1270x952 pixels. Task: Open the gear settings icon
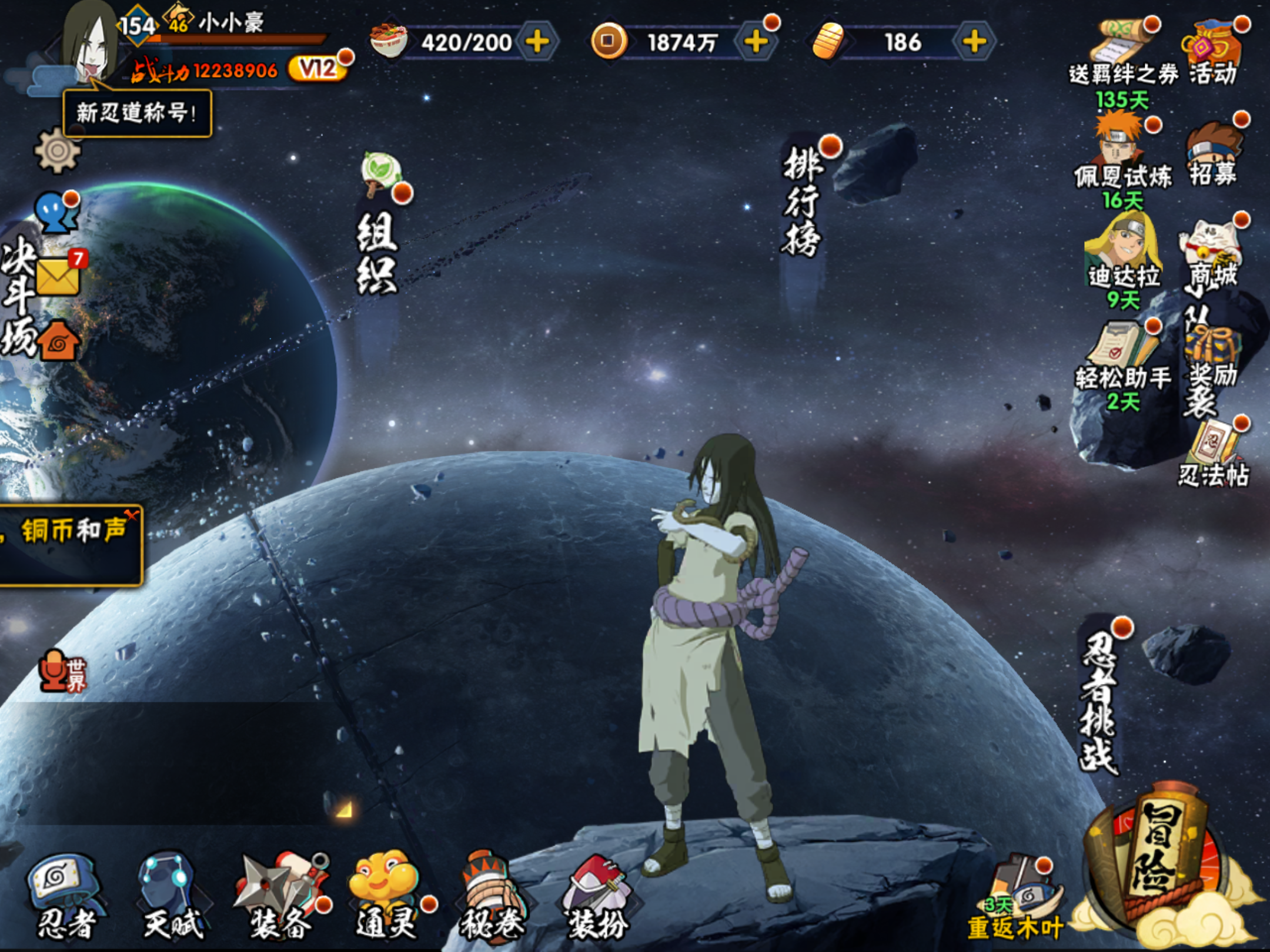point(57,151)
